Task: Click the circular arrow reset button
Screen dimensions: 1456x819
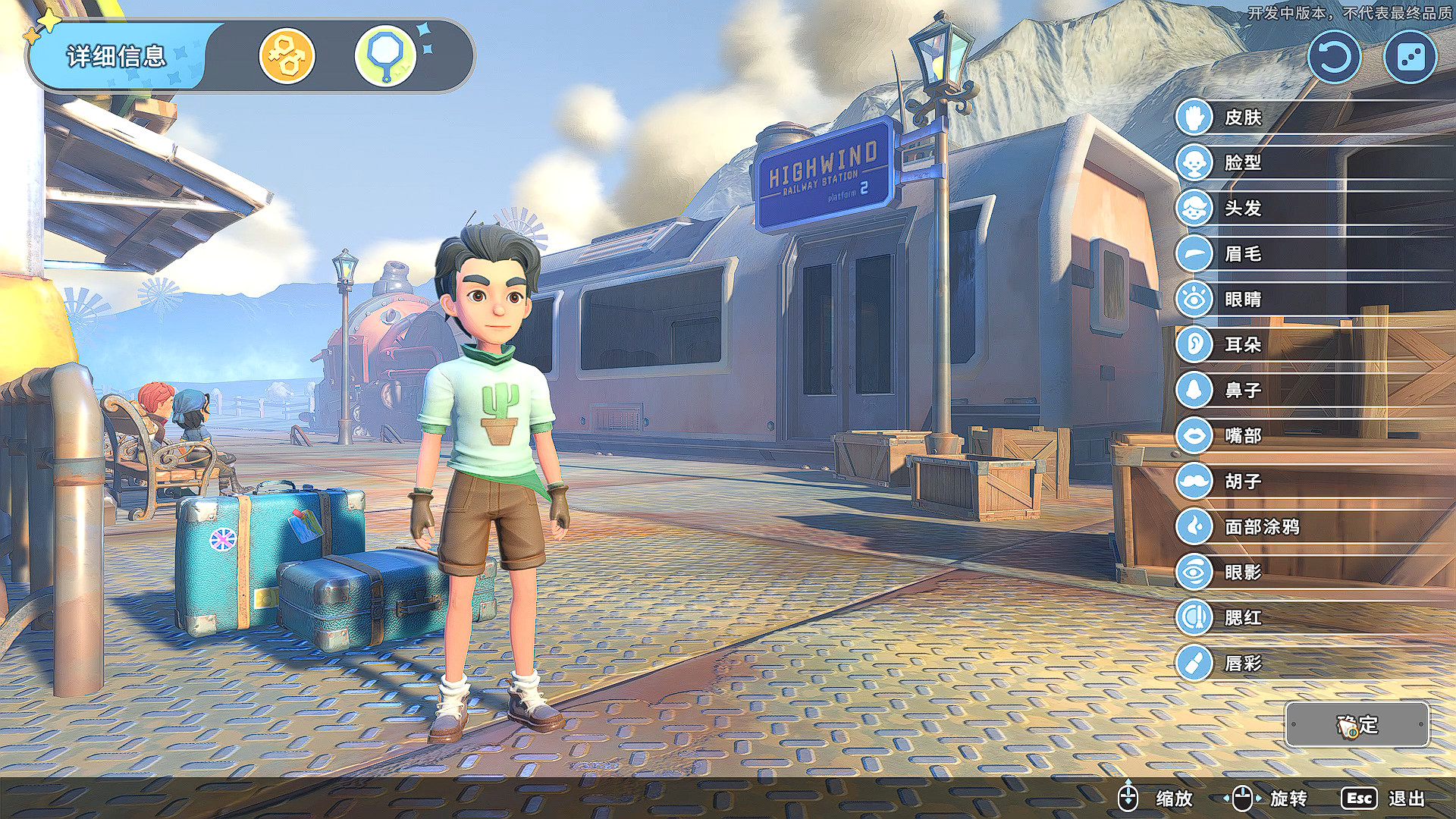Action: (x=1334, y=58)
